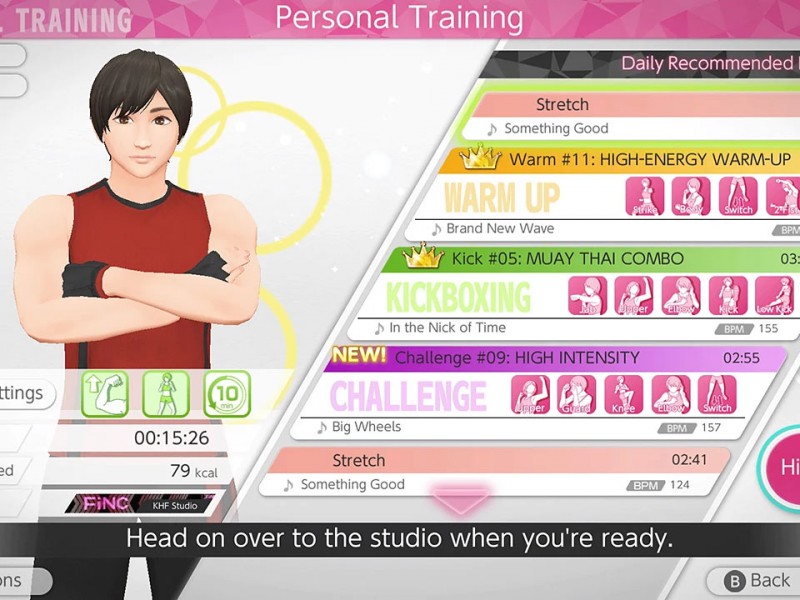Tap the 10 min duration icon
The width and height of the screenshot is (800, 600).
[x=226, y=393]
